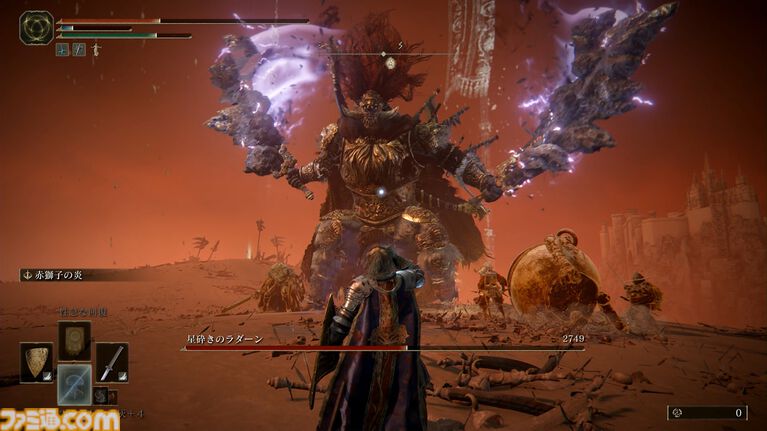Select the memorized spell slot
The width and height of the screenshot is (767, 431).
74,340
